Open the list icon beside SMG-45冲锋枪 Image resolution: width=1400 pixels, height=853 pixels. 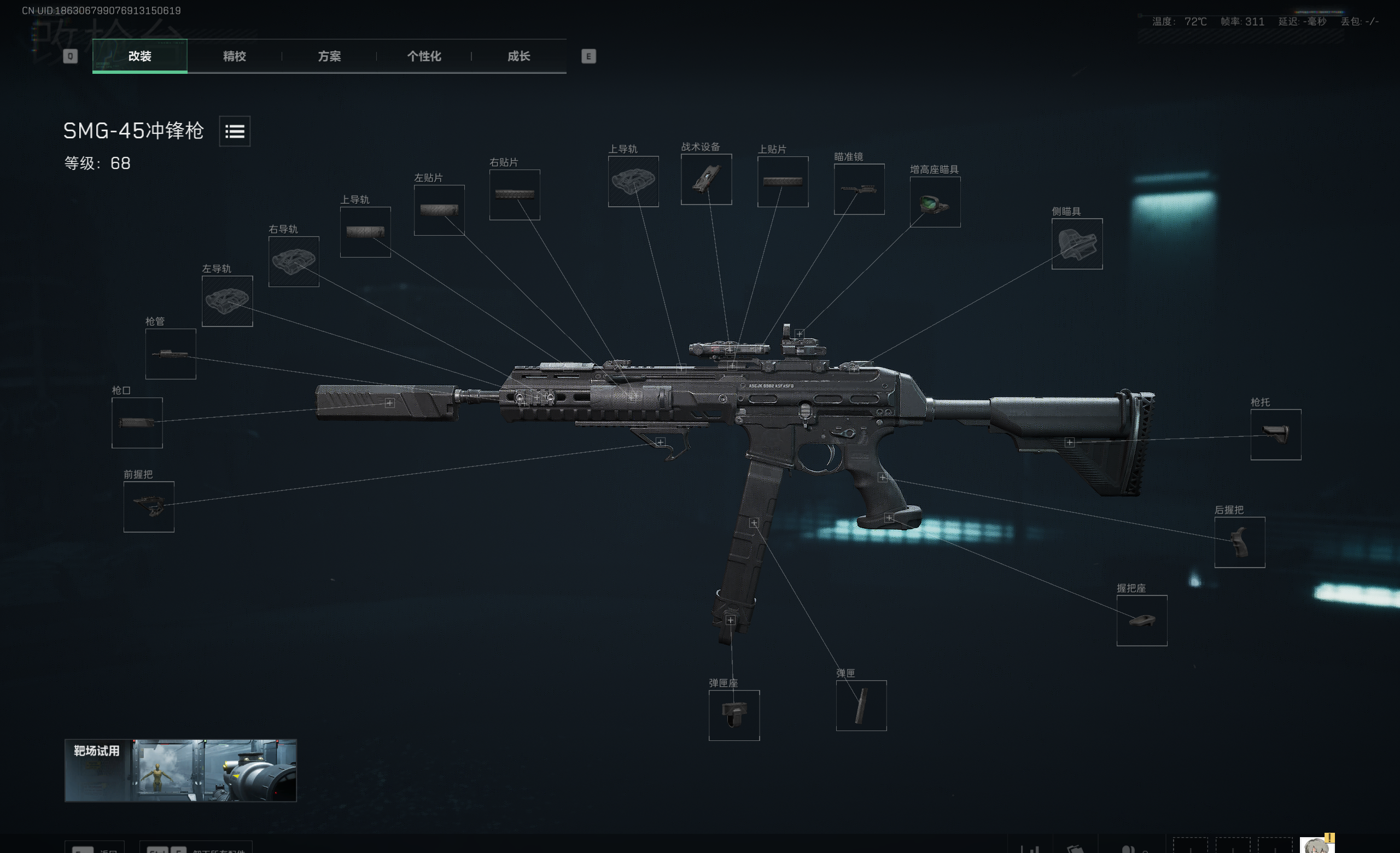235,131
